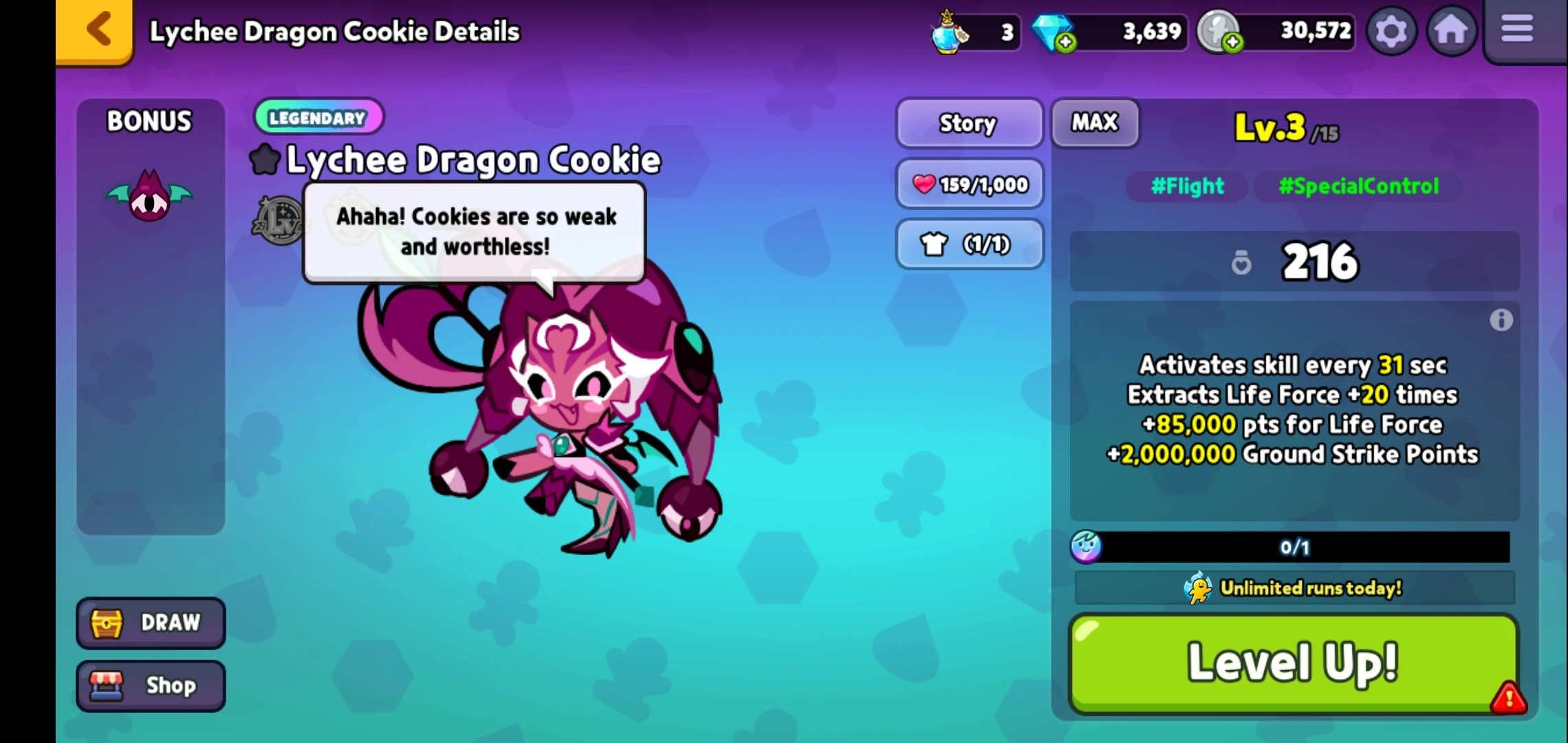Toggle the star affection icon beside the cookie name
This screenshot has width=1568, height=743.
coord(265,159)
